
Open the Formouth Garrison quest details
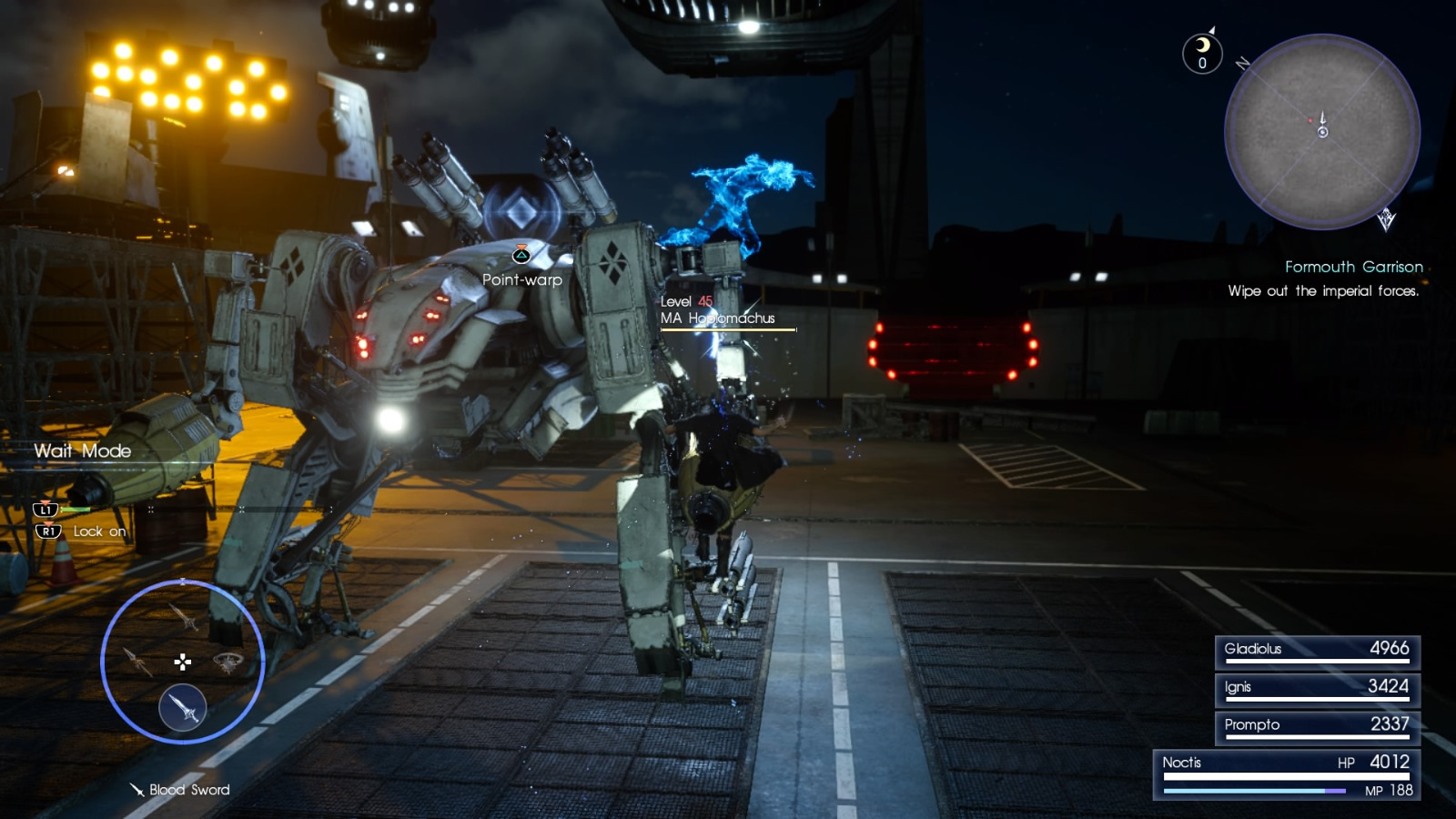tap(1355, 267)
